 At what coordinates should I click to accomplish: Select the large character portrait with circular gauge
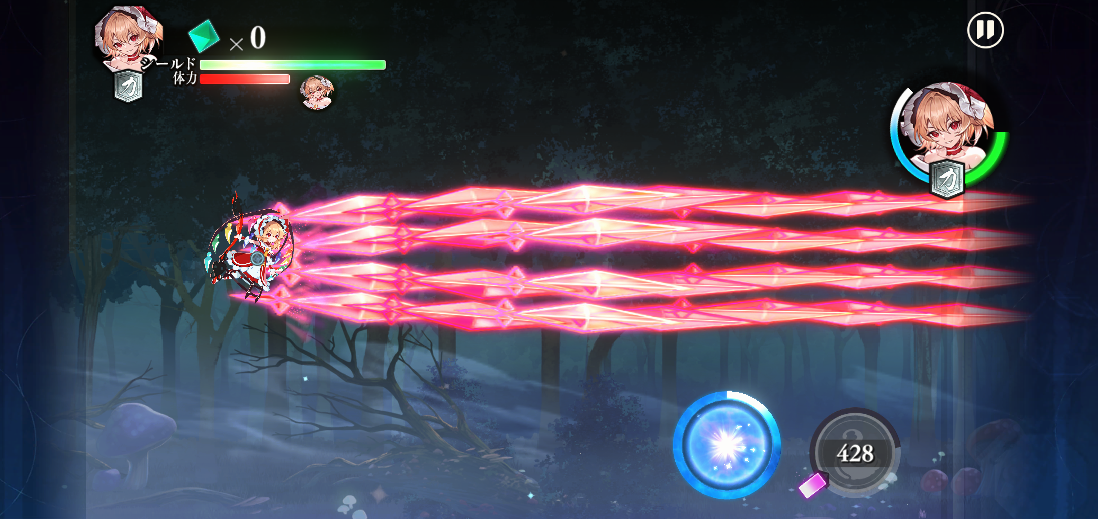point(947,136)
